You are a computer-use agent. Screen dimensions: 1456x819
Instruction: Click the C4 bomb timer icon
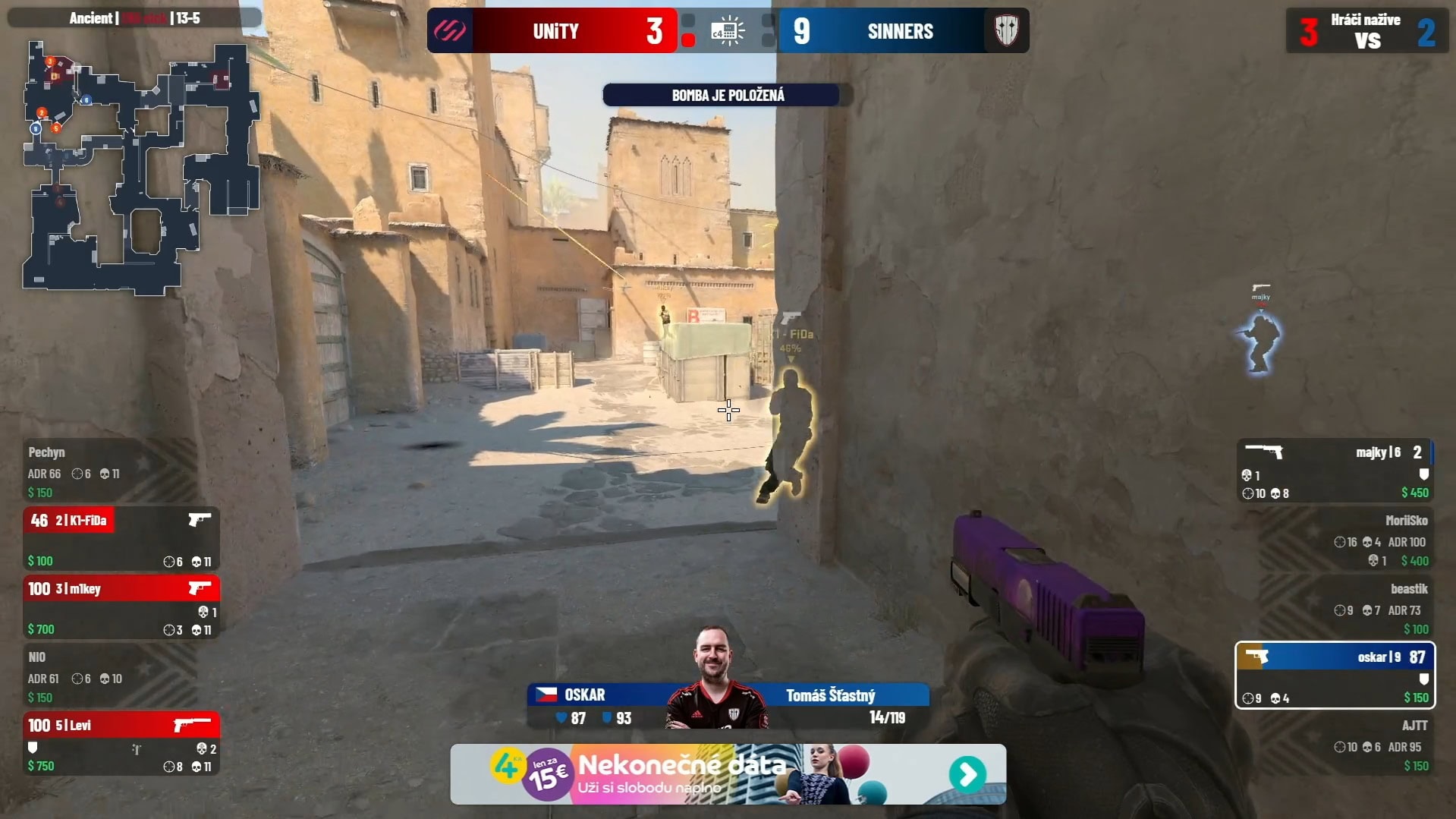click(728, 31)
